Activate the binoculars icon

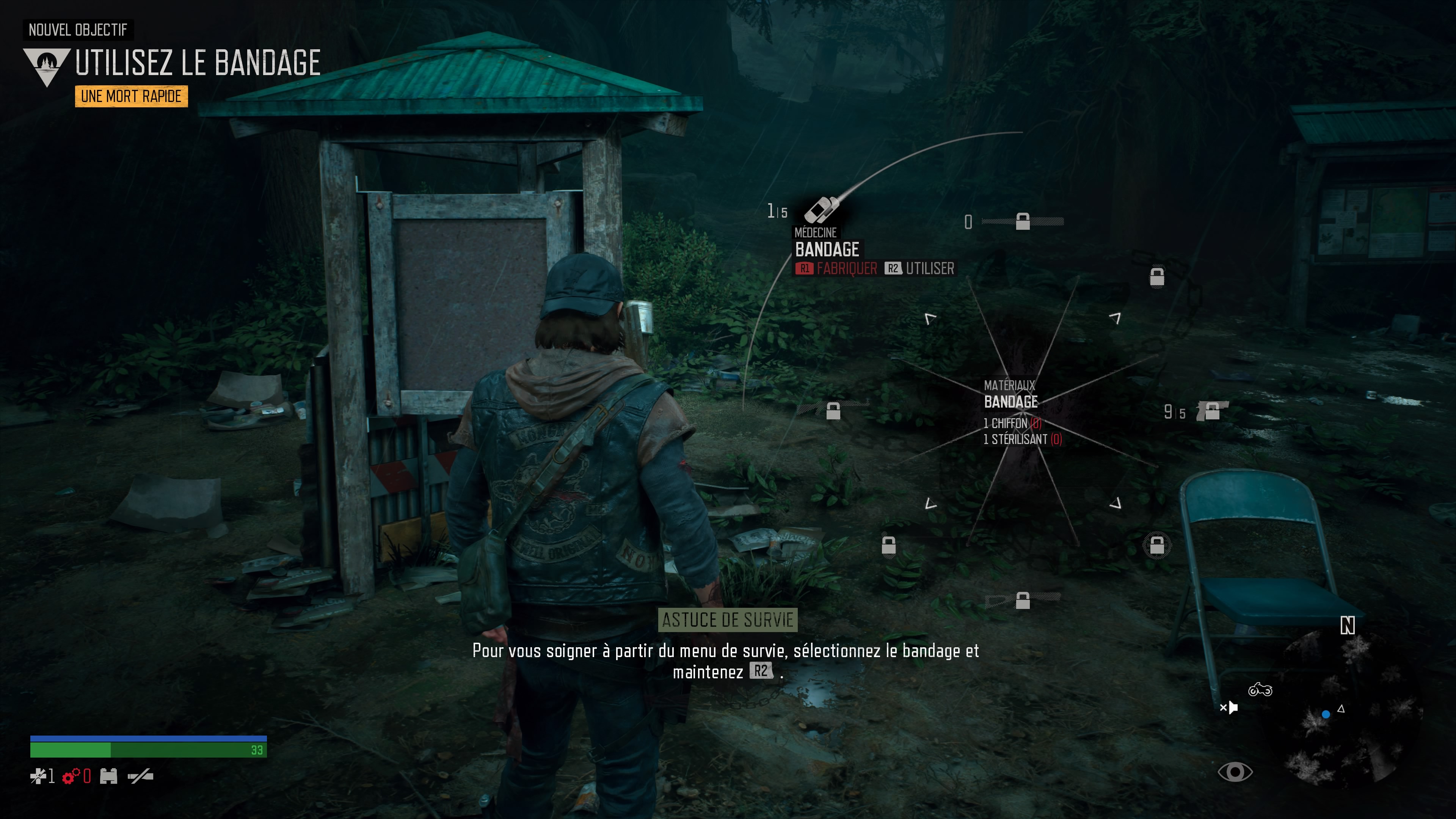pyautogui.click(x=108, y=776)
